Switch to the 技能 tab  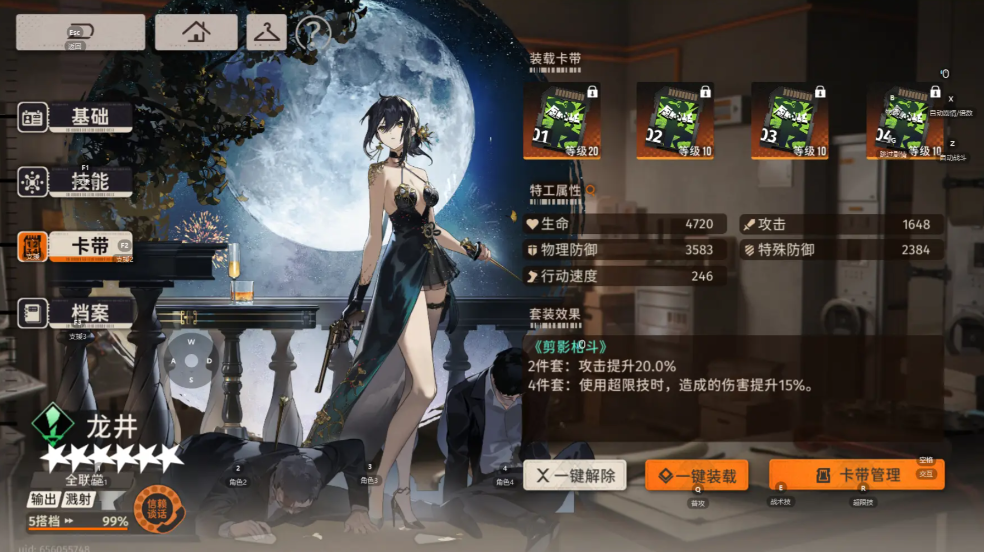click(89, 181)
